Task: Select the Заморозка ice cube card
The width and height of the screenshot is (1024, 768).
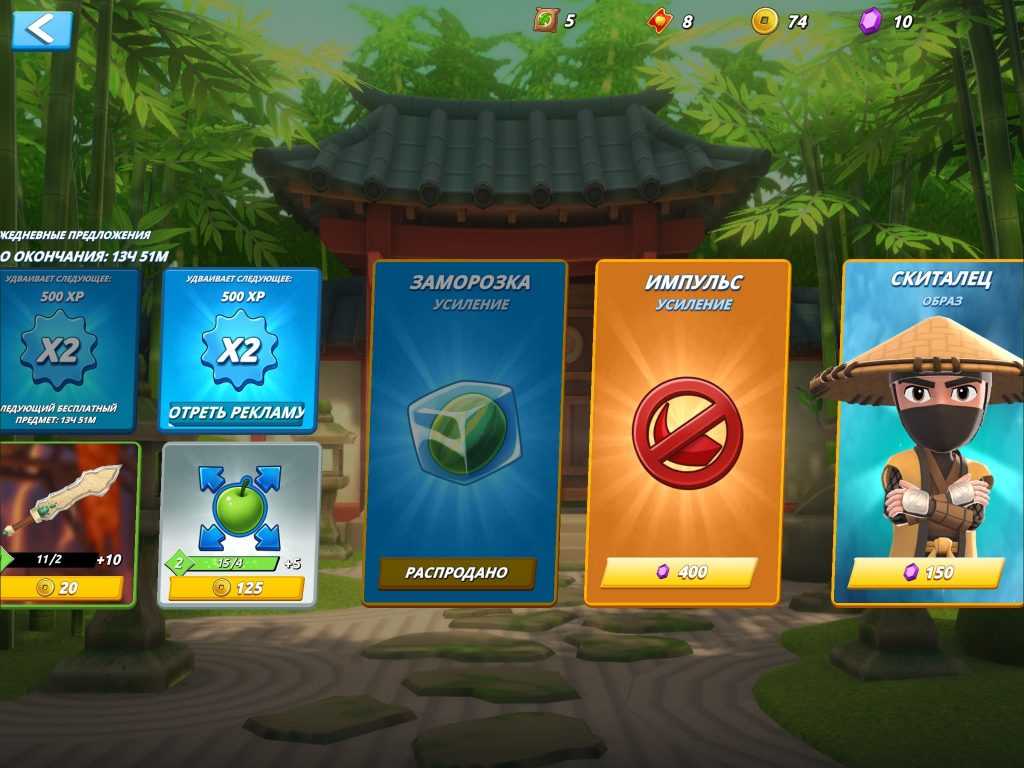Action: coord(463,430)
